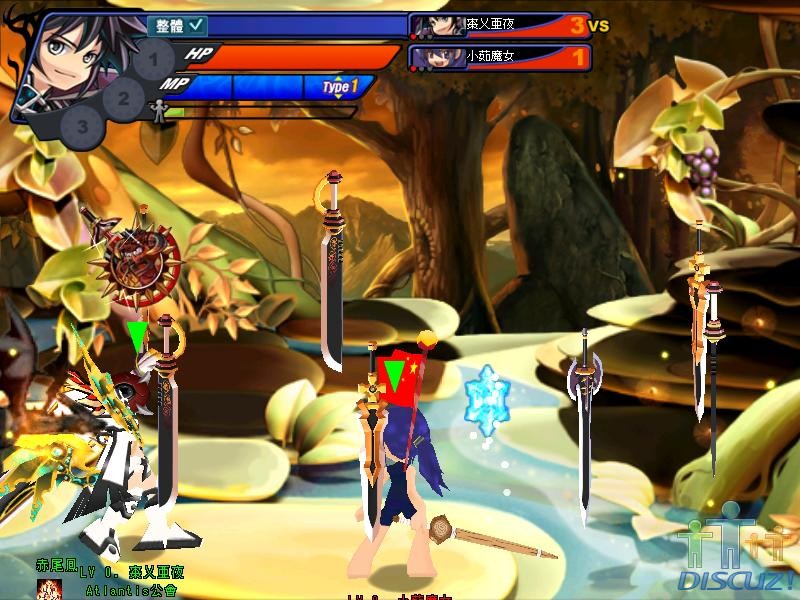Select skill slot 2
The image size is (800, 600).
pos(124,98)
